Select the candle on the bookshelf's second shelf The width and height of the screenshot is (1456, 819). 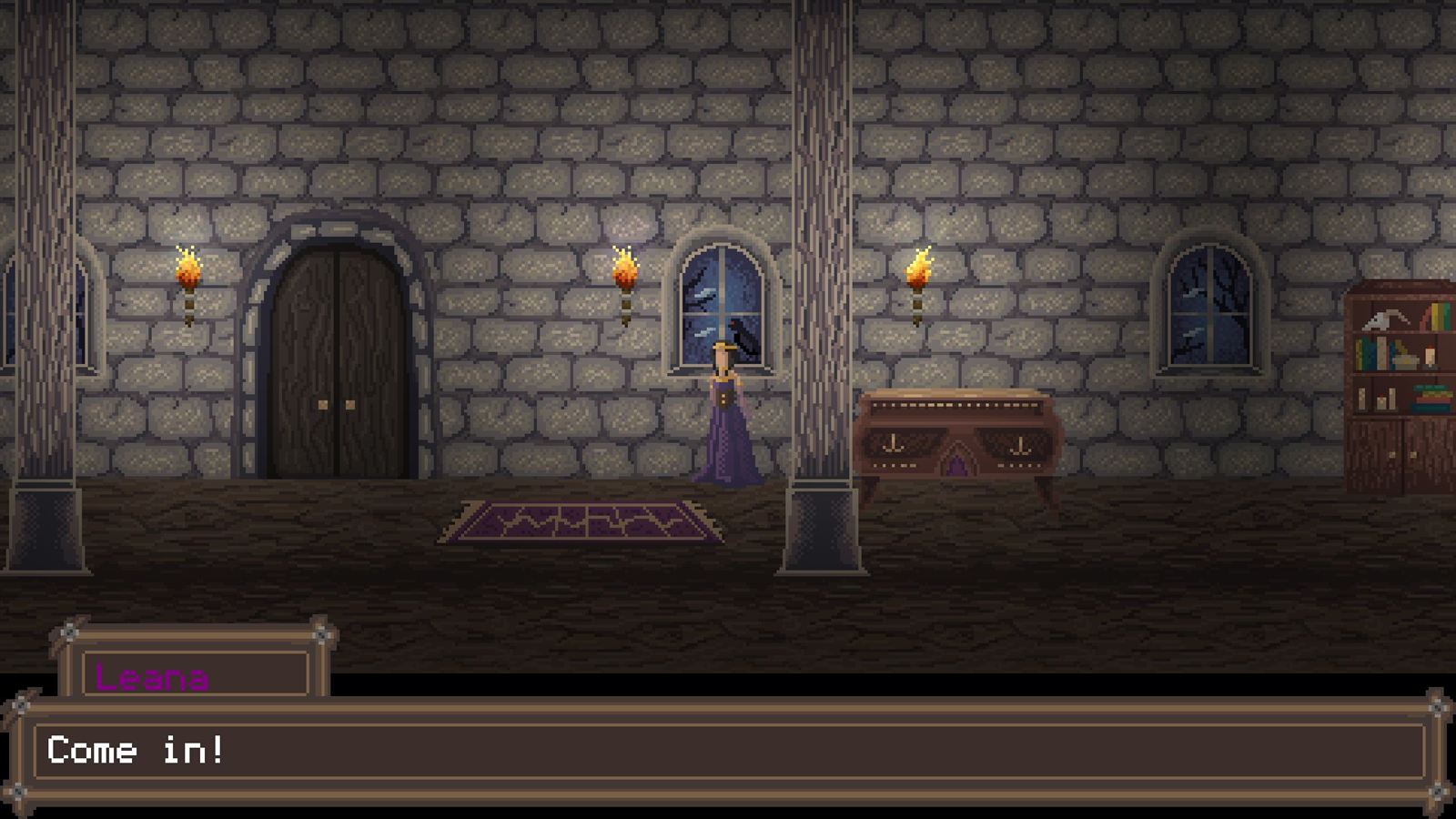tap(1429, 355)
